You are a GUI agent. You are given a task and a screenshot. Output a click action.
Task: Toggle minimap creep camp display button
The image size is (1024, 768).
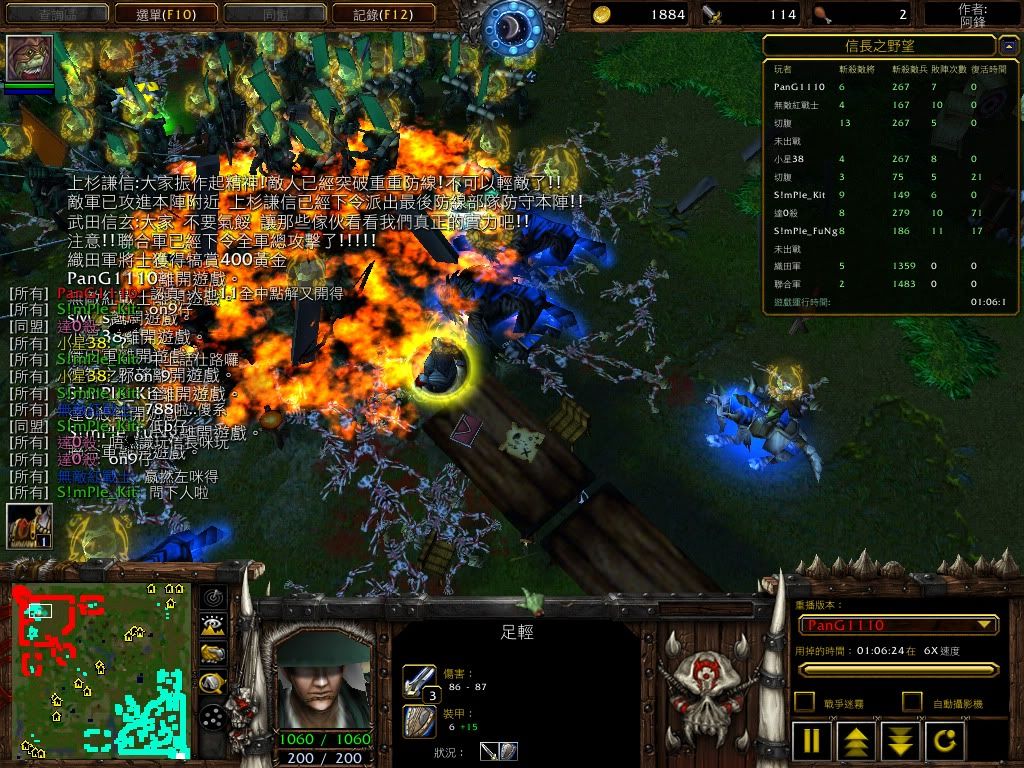point(211,683)
